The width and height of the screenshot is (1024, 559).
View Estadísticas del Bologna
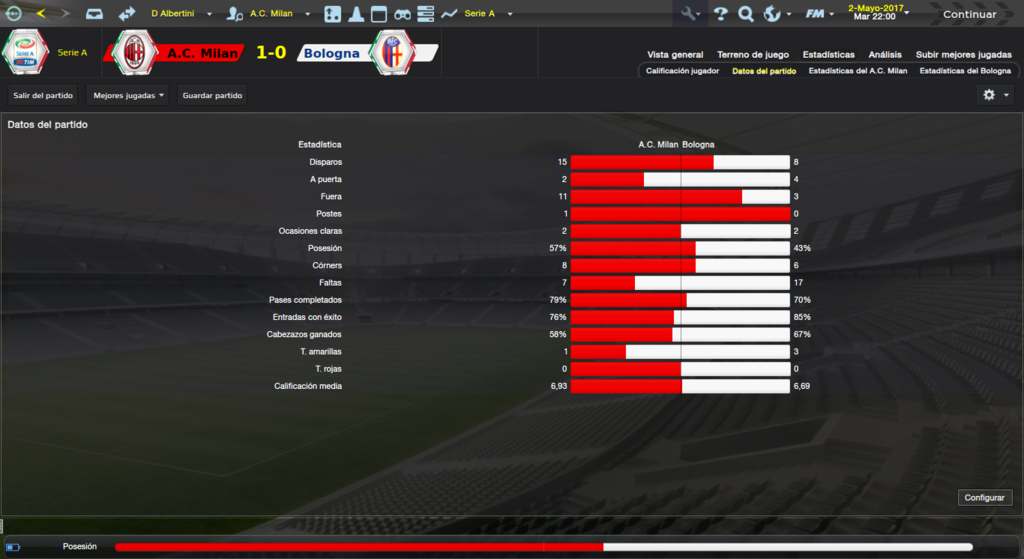965,71
